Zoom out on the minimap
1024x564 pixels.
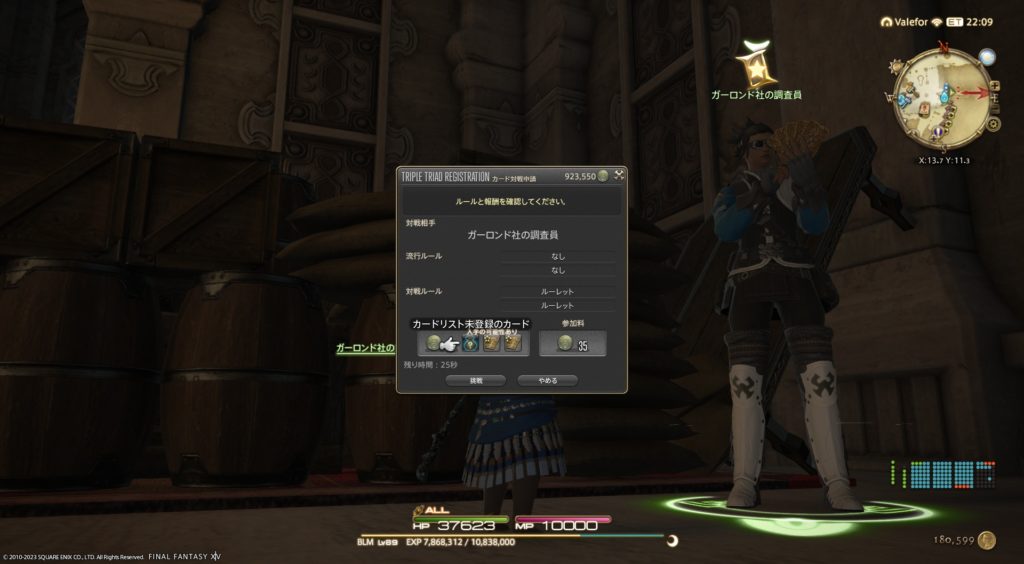point(995,108)
